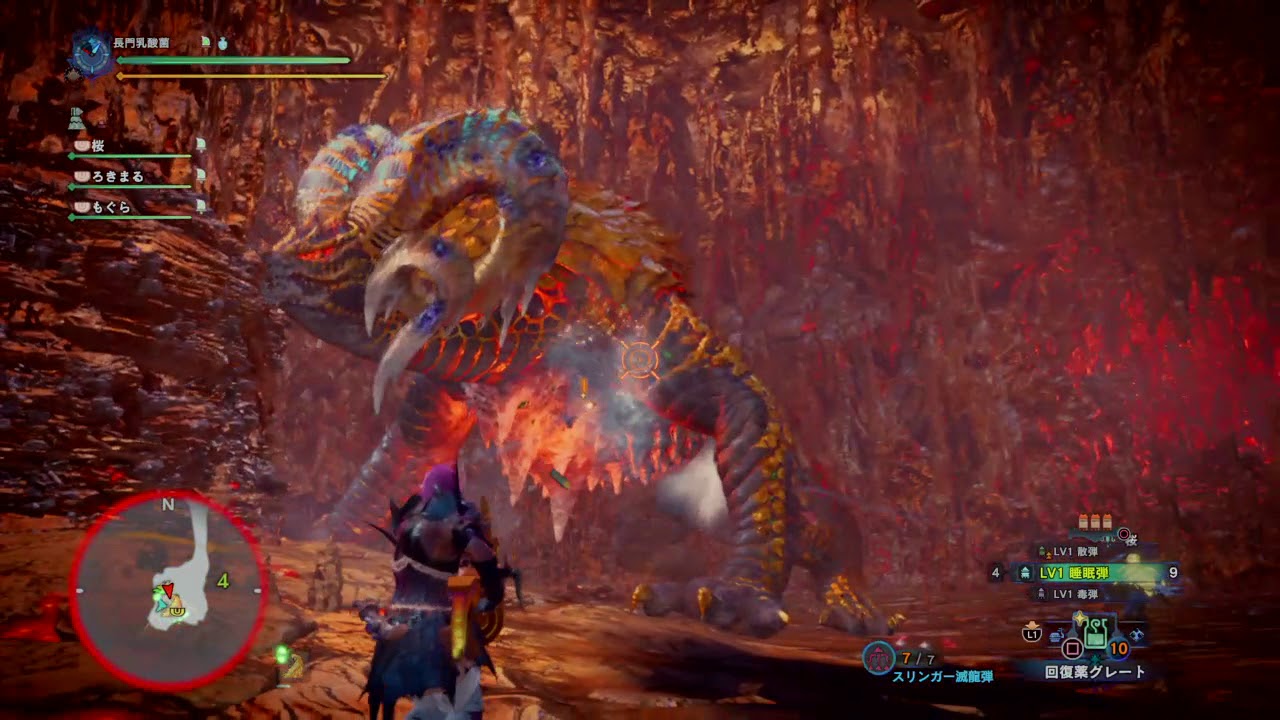Click the スリンガー滅龍弾 slinger ammo icon
Image resolution: width=1280 pixels, height=720 pixels.
pyautogui.click(x=879, y=658)
